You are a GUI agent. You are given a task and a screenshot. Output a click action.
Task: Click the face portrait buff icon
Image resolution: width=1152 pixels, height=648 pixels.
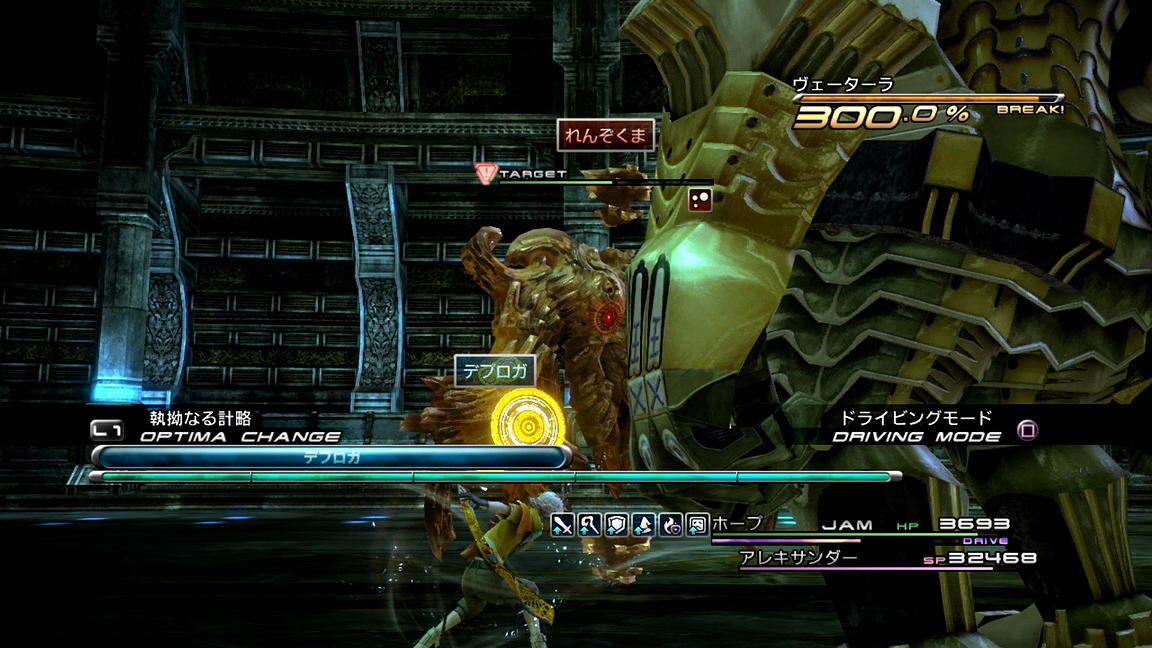(x=697, y=524)
